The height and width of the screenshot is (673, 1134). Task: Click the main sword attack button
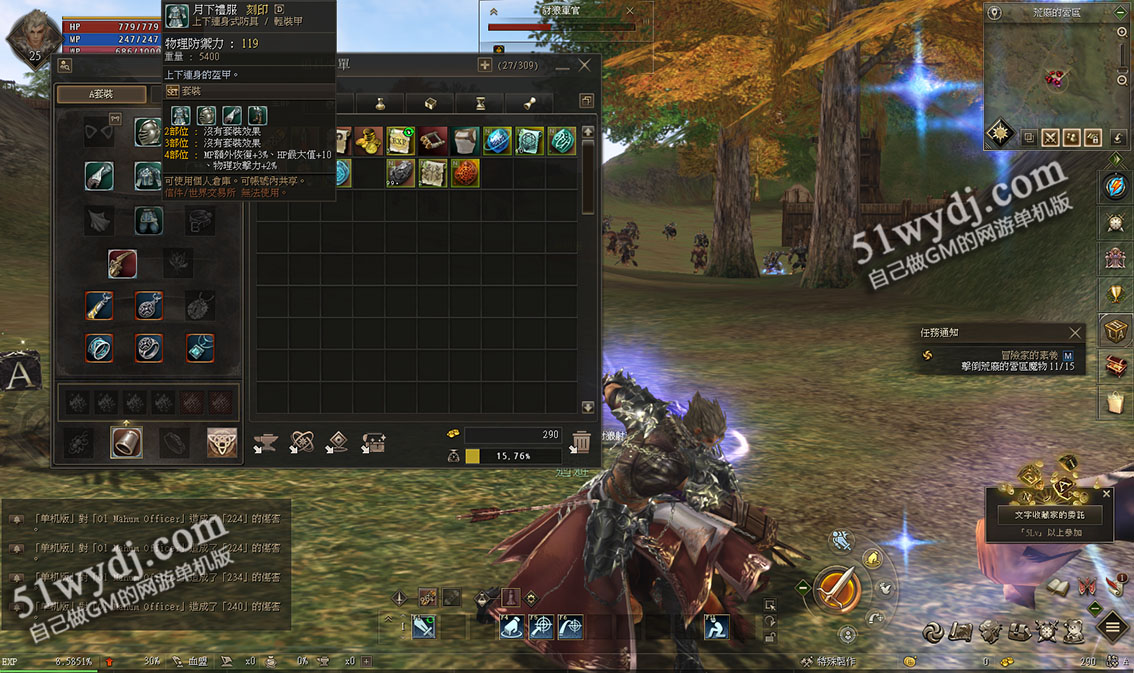(x=837, y=588)
